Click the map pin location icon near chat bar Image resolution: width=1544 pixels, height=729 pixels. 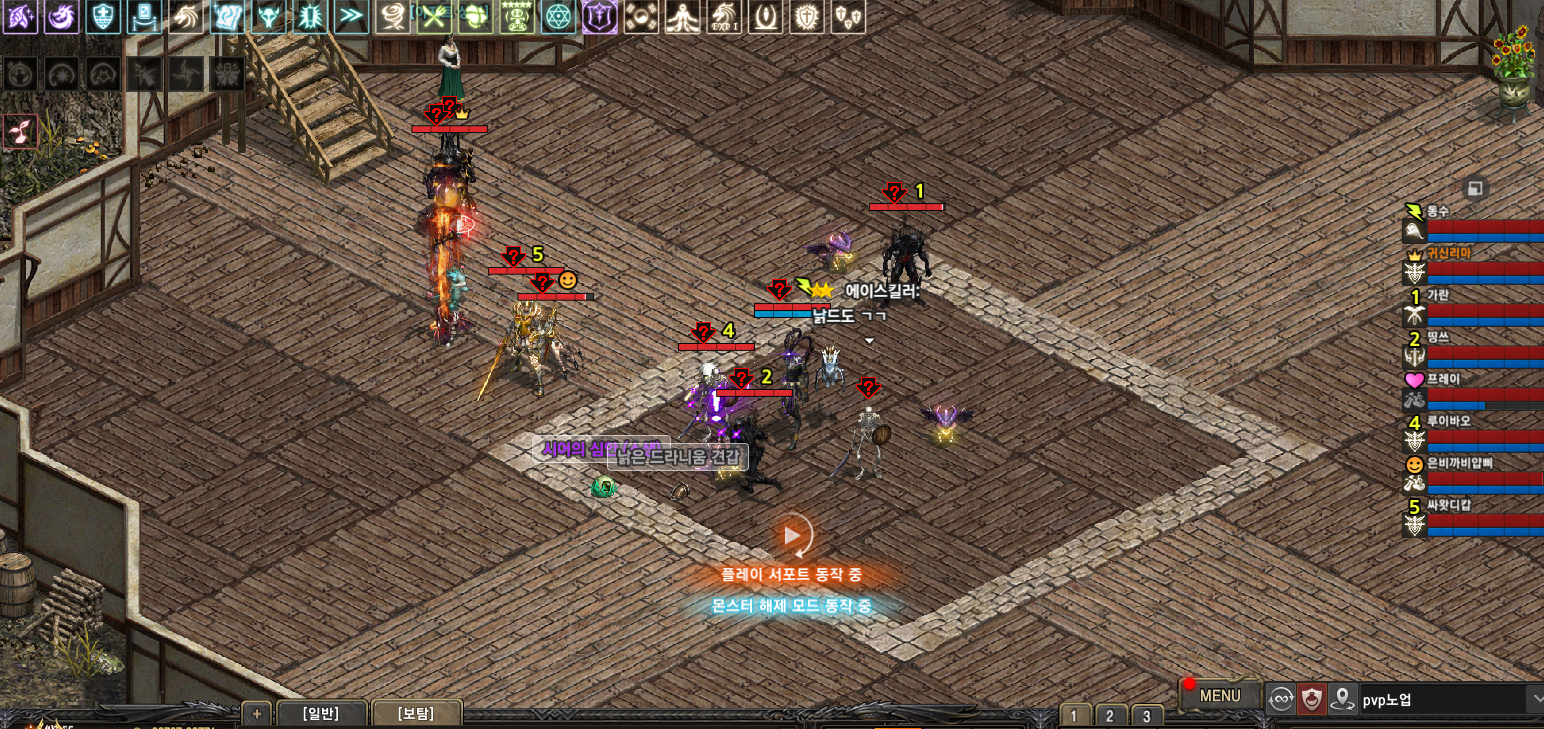[1343, 698]
